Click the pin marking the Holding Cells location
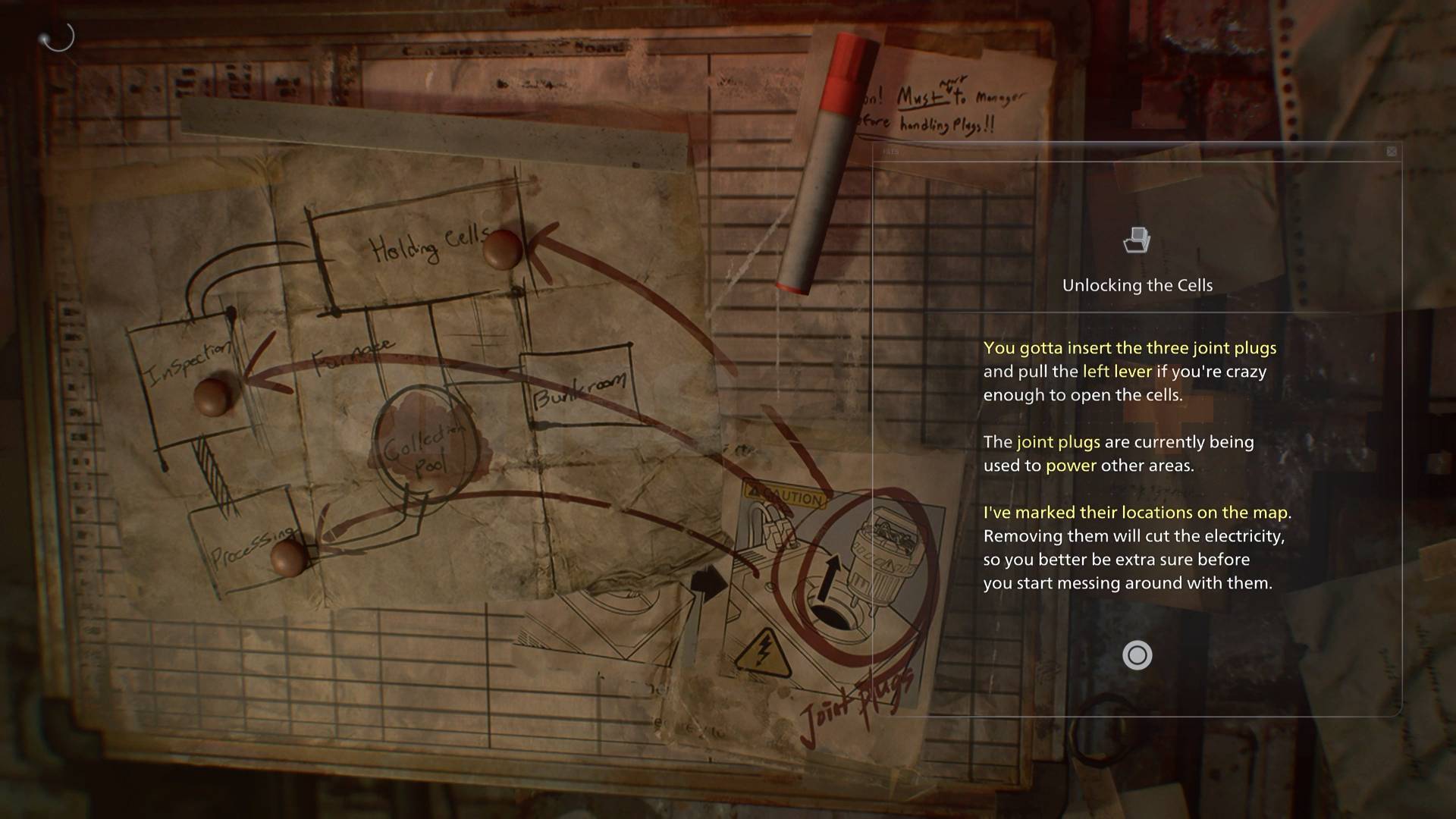 point(502,249)
